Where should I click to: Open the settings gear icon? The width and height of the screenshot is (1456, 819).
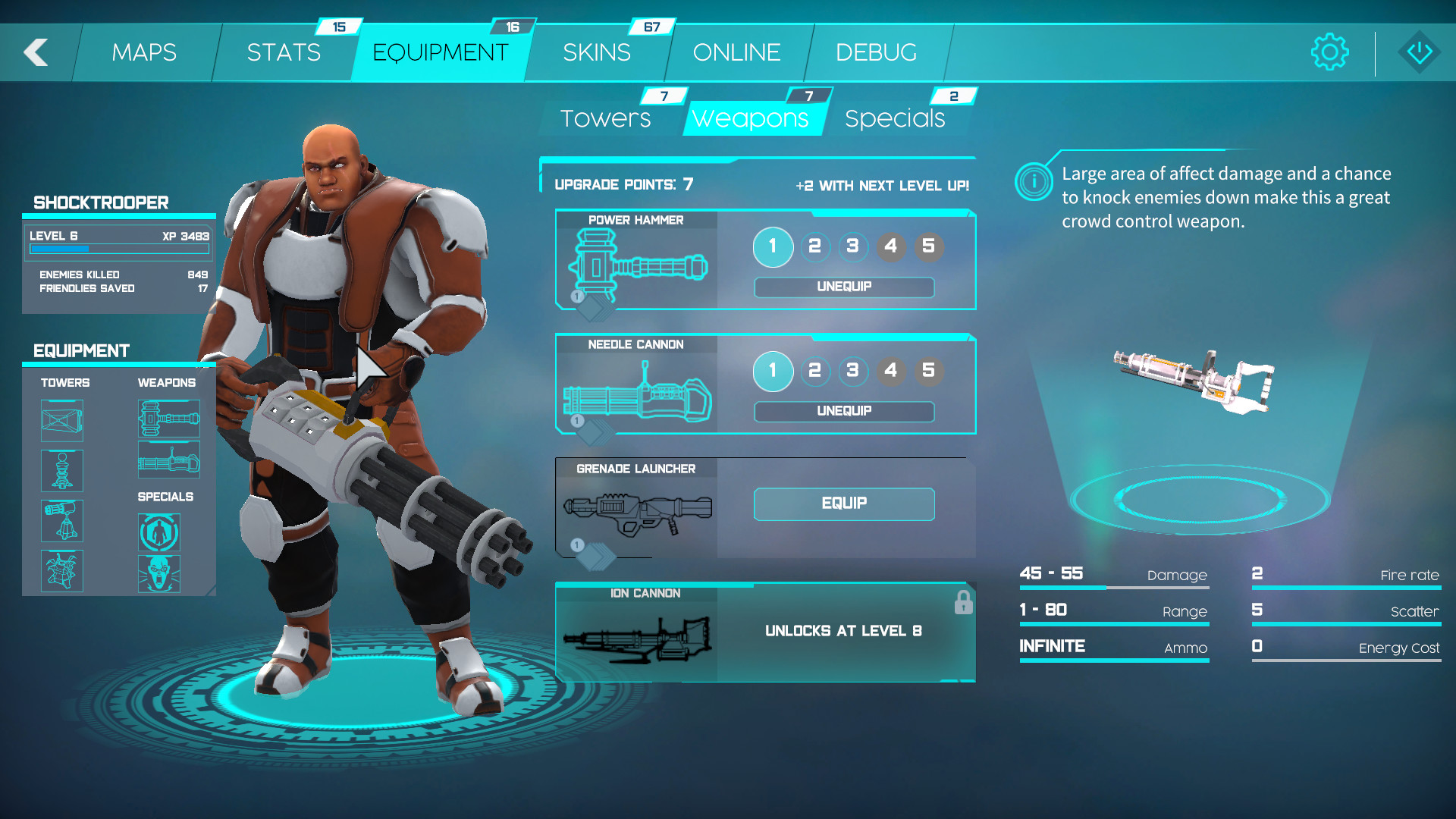coord(1329,52)
